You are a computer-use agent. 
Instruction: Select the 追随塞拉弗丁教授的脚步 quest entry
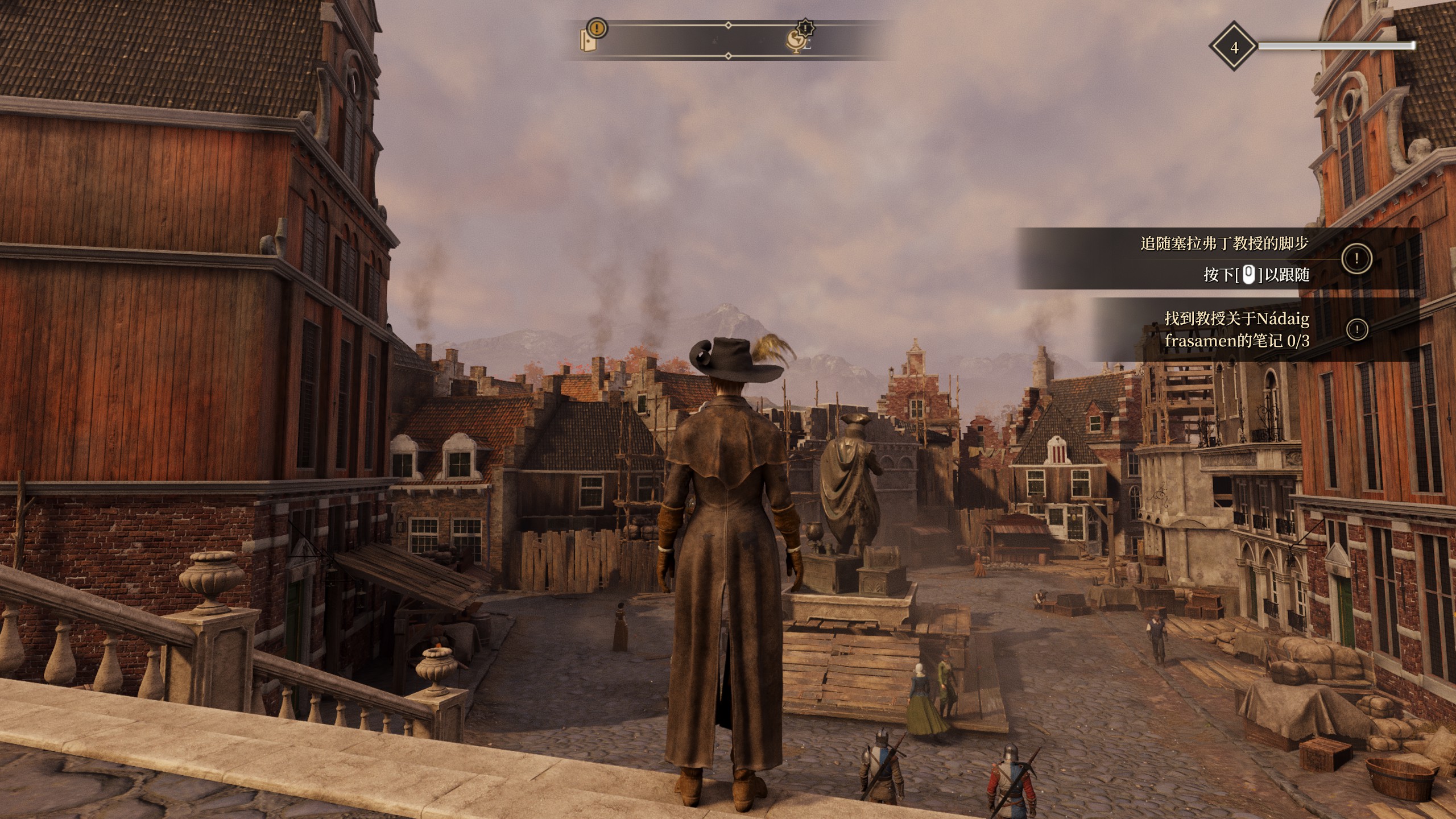(x=1224, y=244)
